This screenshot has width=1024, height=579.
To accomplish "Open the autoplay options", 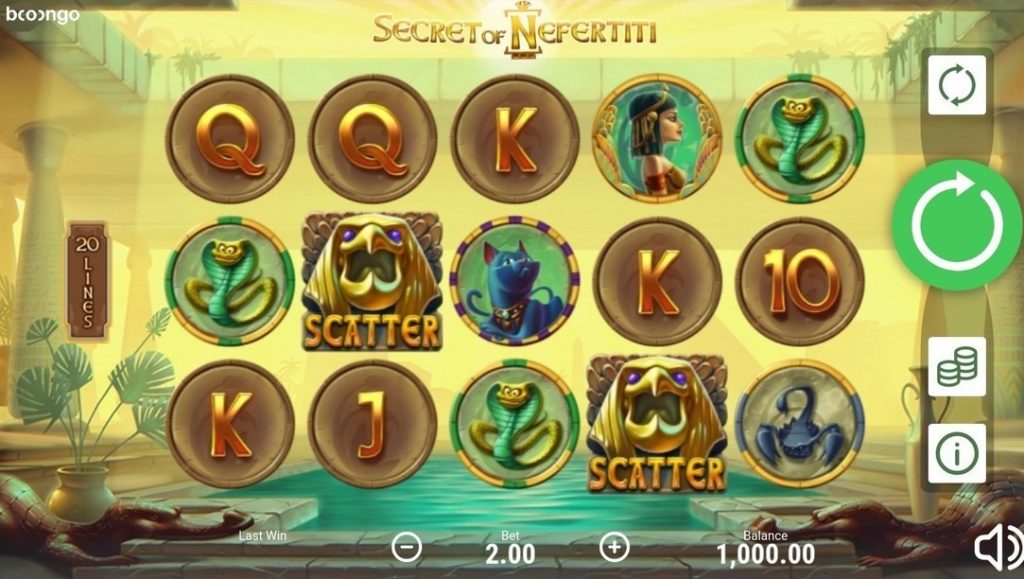I will [957, 85].
